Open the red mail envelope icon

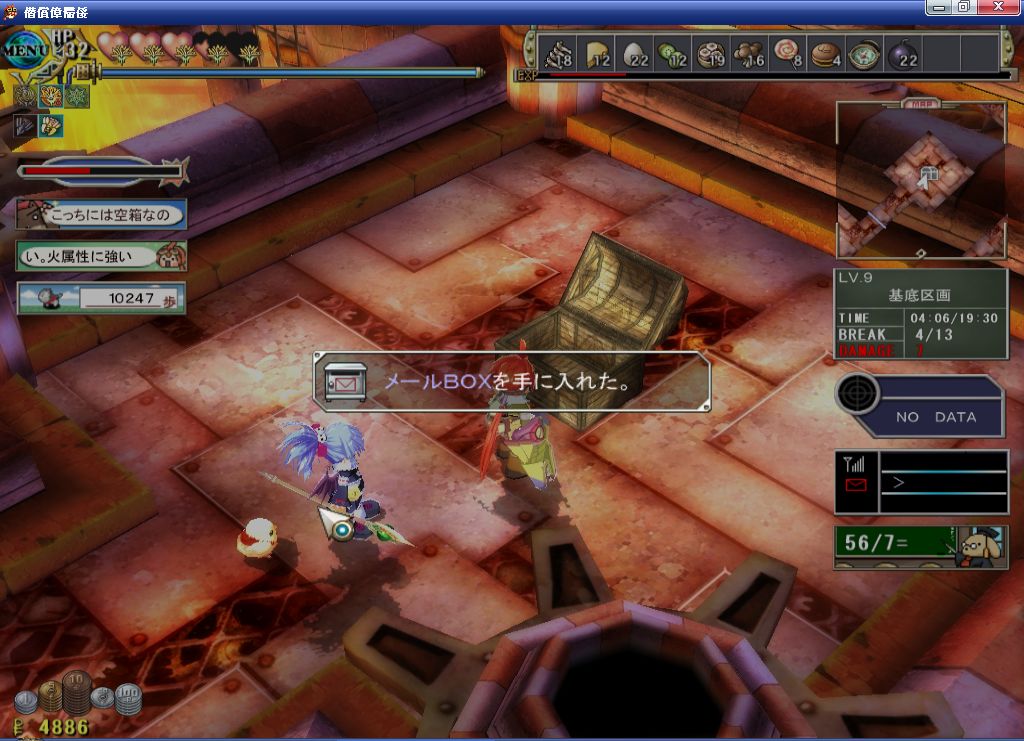point(856,486)
